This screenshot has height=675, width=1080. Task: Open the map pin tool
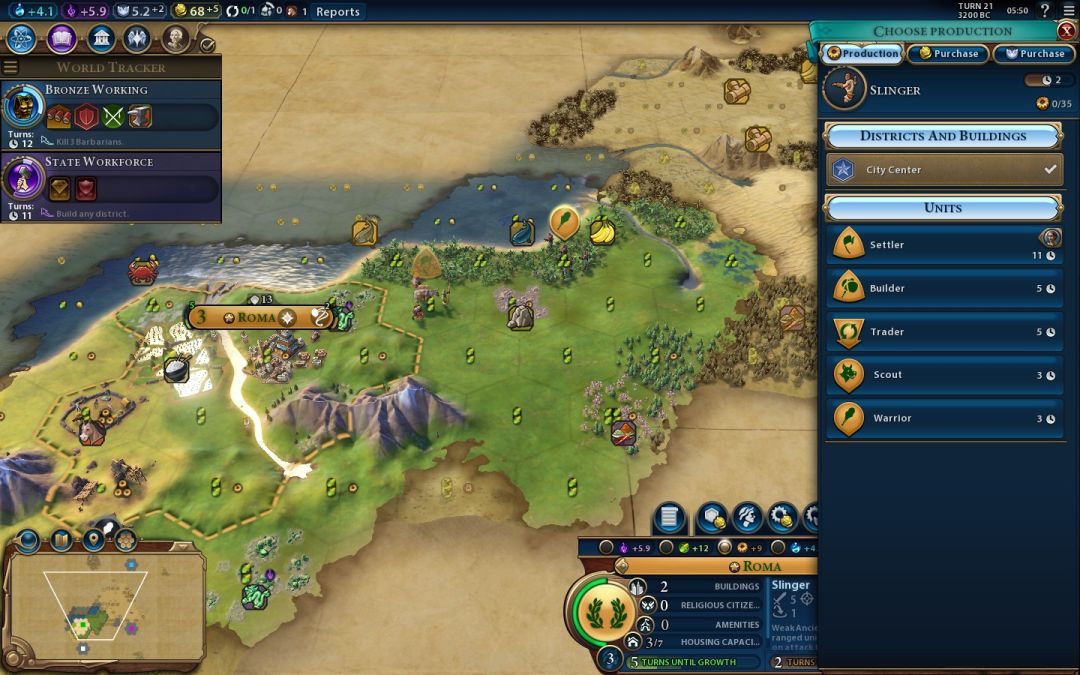[x=94, y=540]
